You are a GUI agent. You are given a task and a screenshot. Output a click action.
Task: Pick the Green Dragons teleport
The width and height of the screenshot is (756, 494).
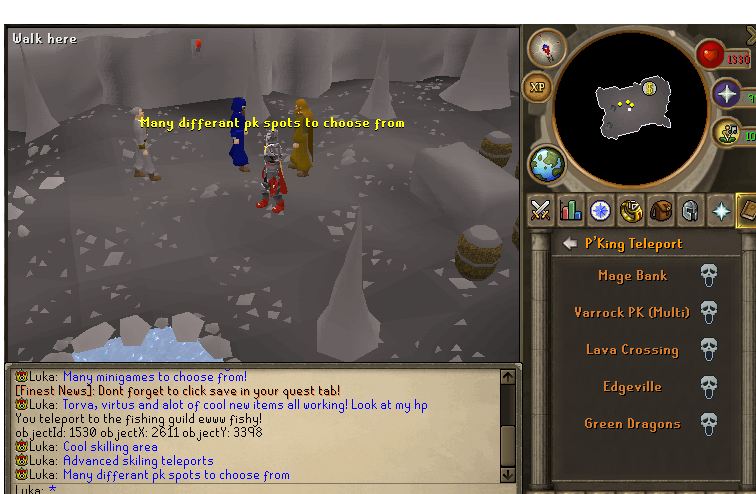pyautogui.click(x=632, y=424)
